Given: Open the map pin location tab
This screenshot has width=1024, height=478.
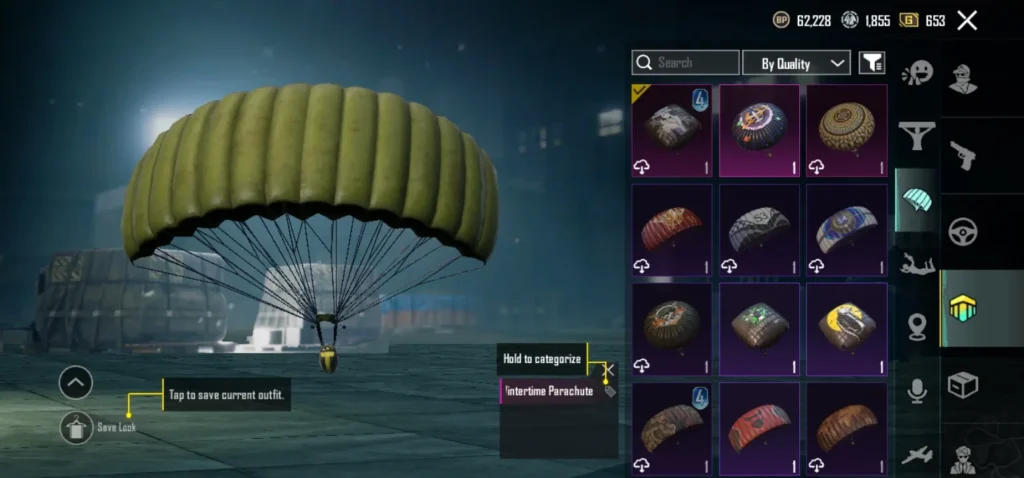Looking at the screenshot, I should [x=916, y=327].
